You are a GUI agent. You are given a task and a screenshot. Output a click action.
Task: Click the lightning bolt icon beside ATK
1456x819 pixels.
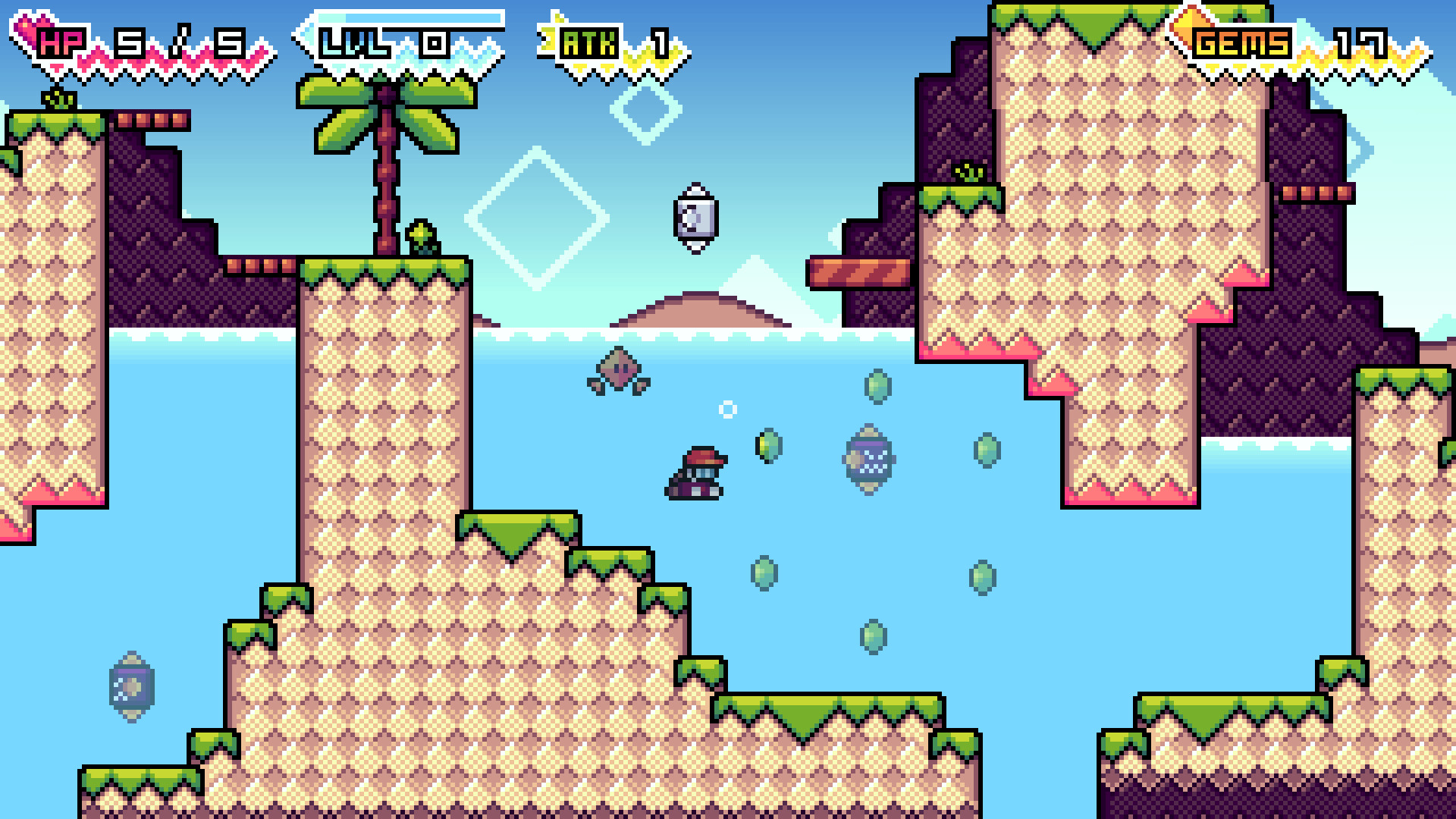(x=548, y=36)
